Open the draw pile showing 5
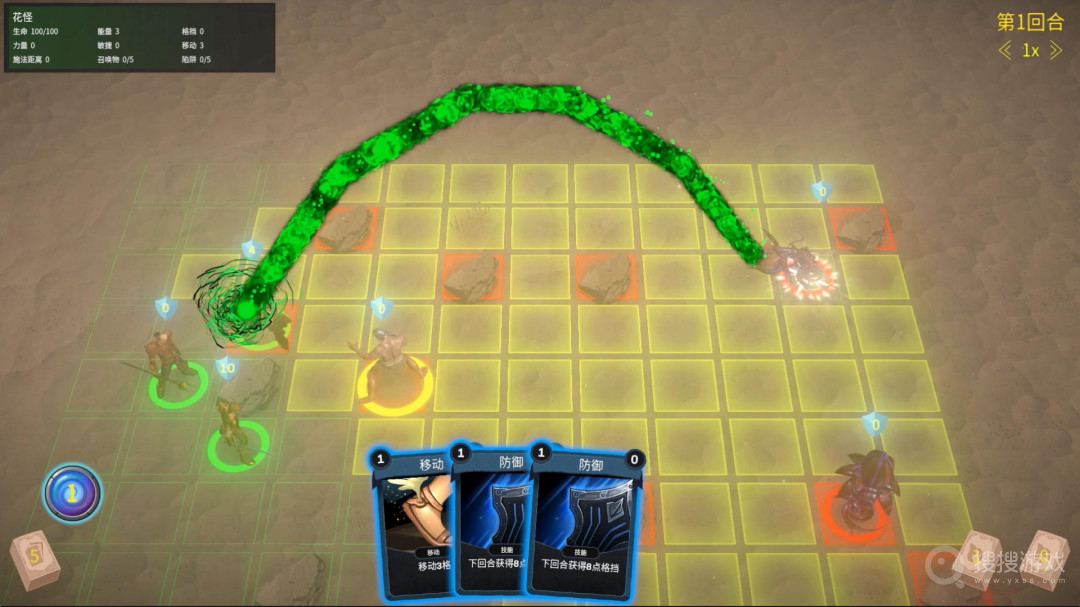 point(34,562)
